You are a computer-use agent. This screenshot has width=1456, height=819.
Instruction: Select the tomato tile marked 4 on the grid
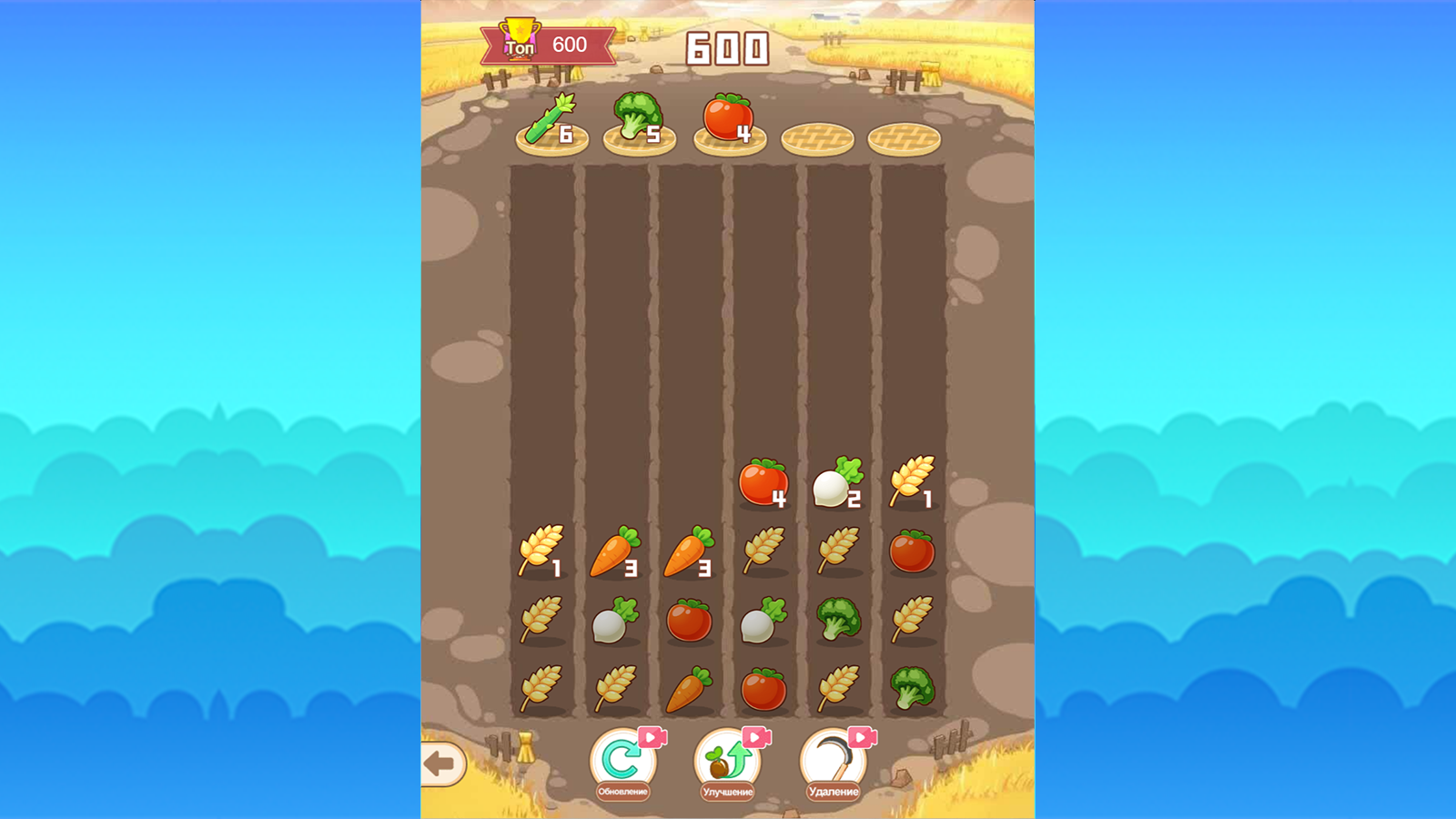tap(763, 480)
